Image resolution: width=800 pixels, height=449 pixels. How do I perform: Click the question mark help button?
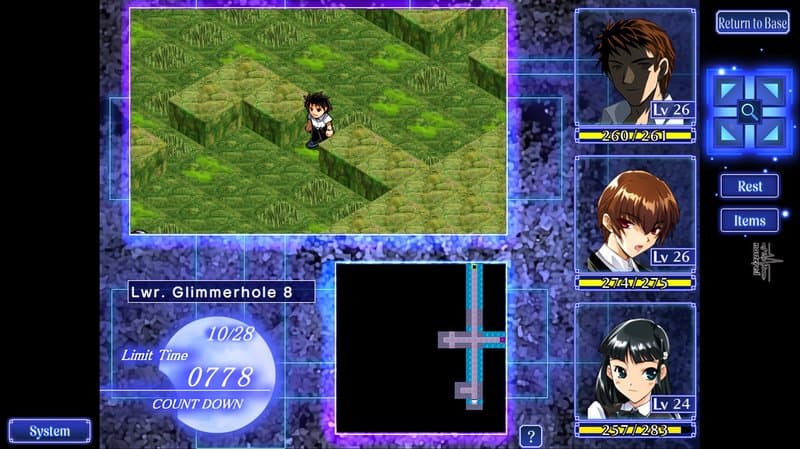(x=531, y=436)
